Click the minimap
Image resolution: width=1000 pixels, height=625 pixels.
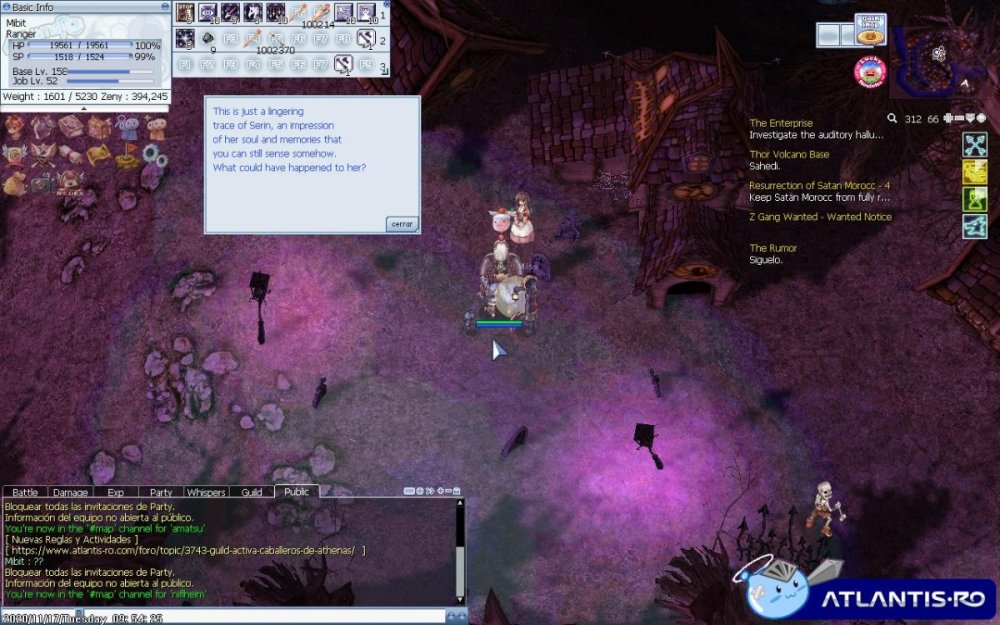pyautogui.click(x=945, y=55)
